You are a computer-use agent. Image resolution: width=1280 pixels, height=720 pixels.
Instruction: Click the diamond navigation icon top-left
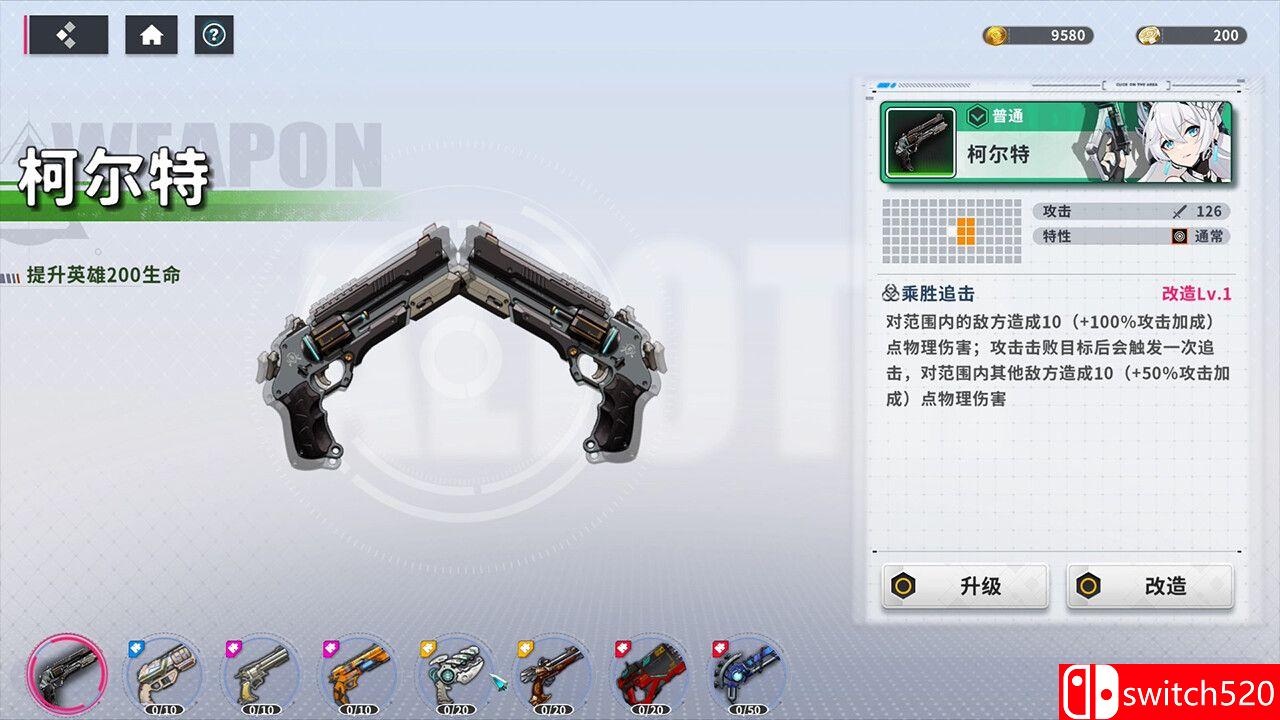67,33
